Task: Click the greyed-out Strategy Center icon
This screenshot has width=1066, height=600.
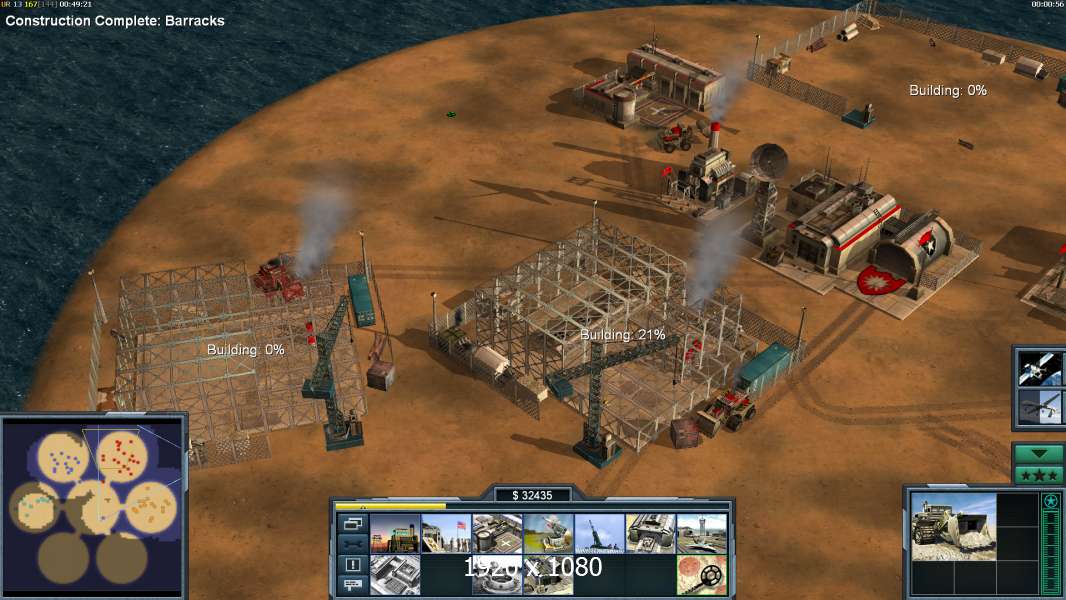Action: tap(395, 575)
